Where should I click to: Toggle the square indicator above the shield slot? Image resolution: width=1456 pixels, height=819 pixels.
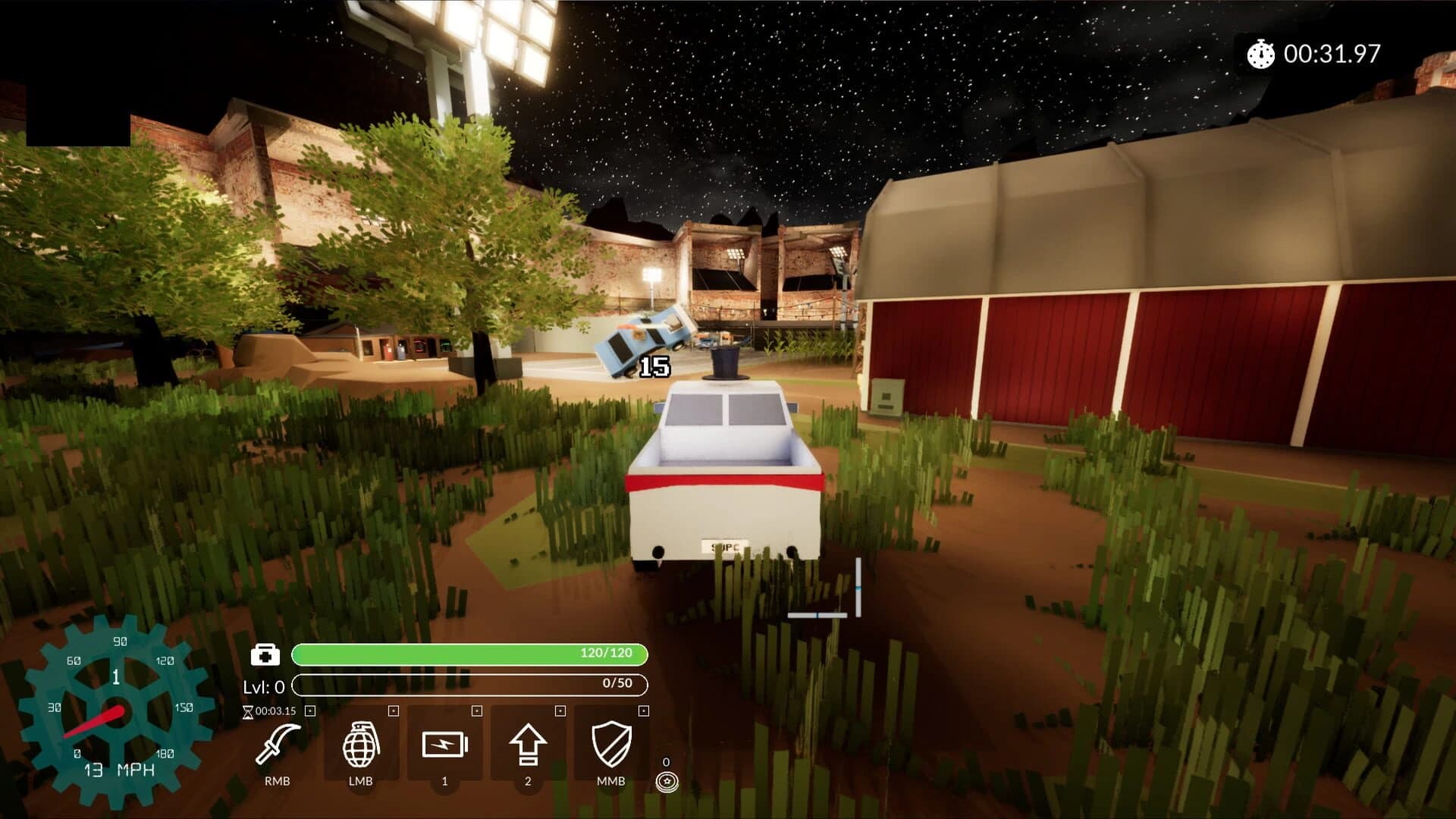click(643, 711)
